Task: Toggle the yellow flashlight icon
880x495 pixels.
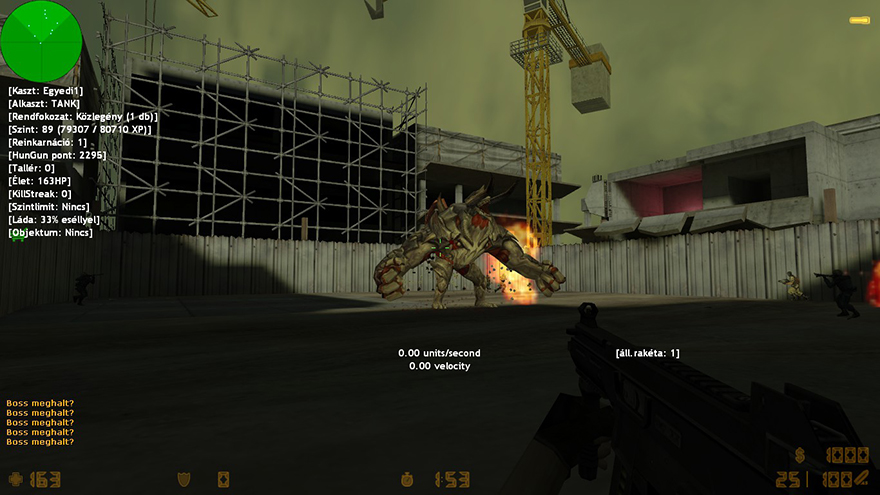Action: tap(859, 20)
